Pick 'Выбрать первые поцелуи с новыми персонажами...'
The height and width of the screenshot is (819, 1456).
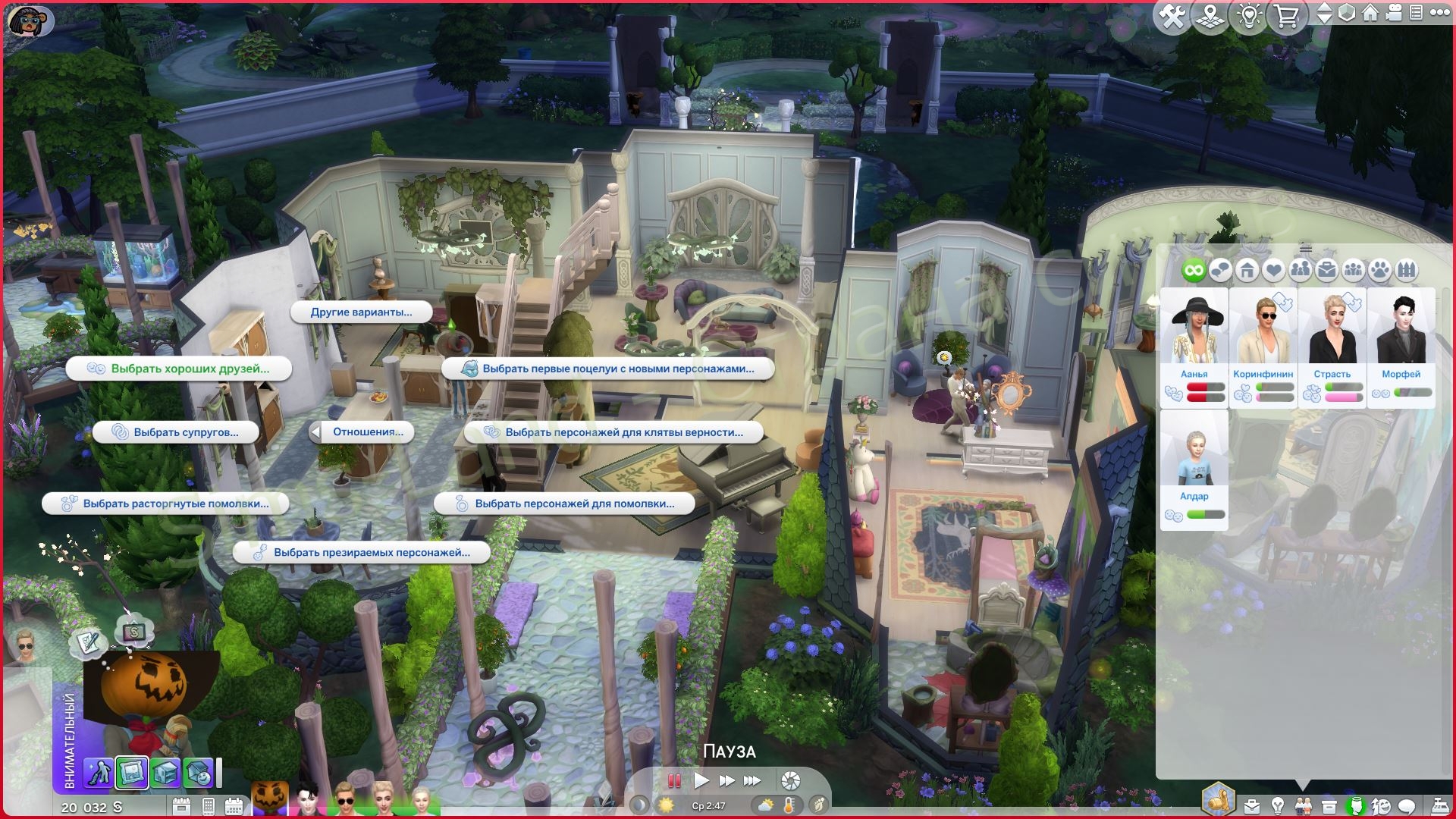coord(608,369)
